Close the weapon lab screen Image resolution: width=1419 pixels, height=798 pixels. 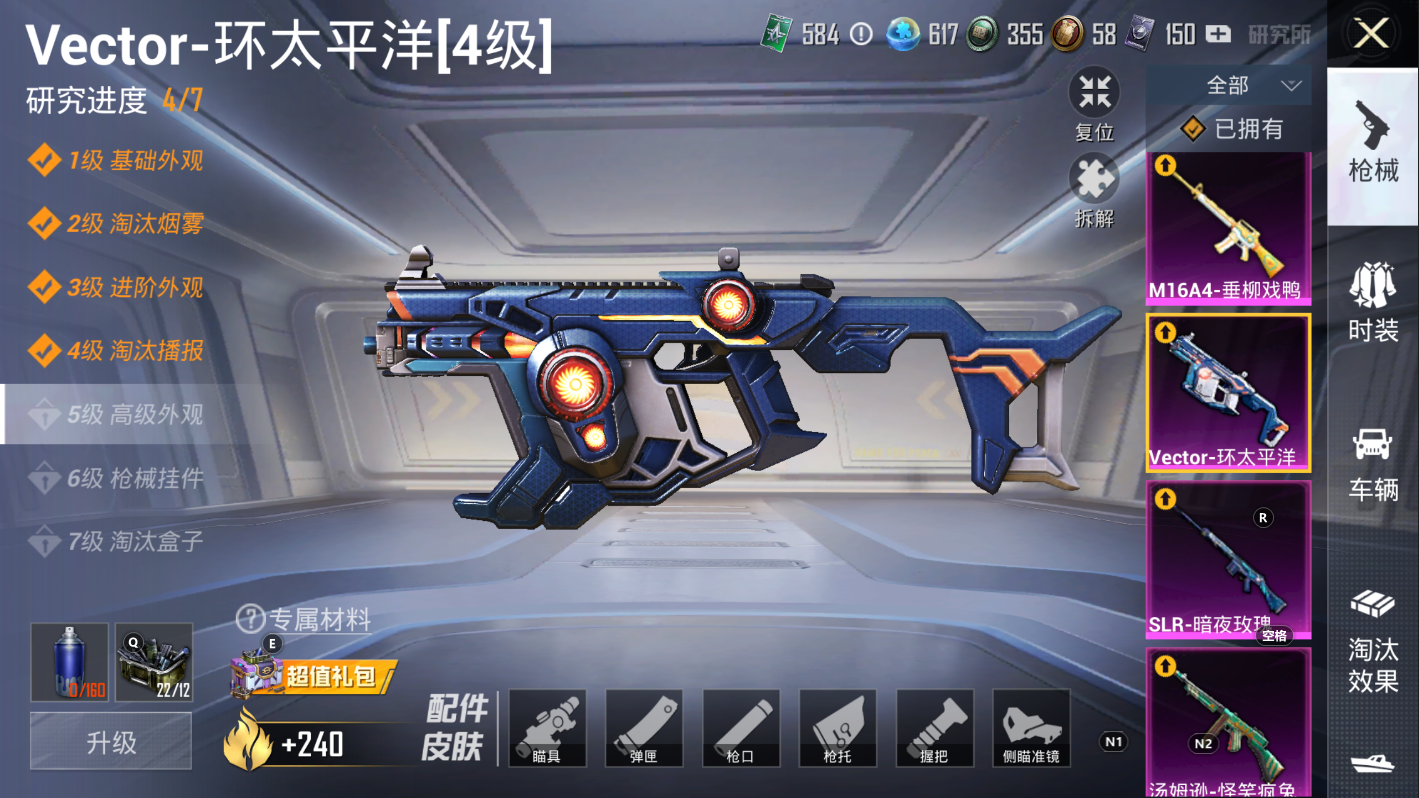coord(1371,34)
